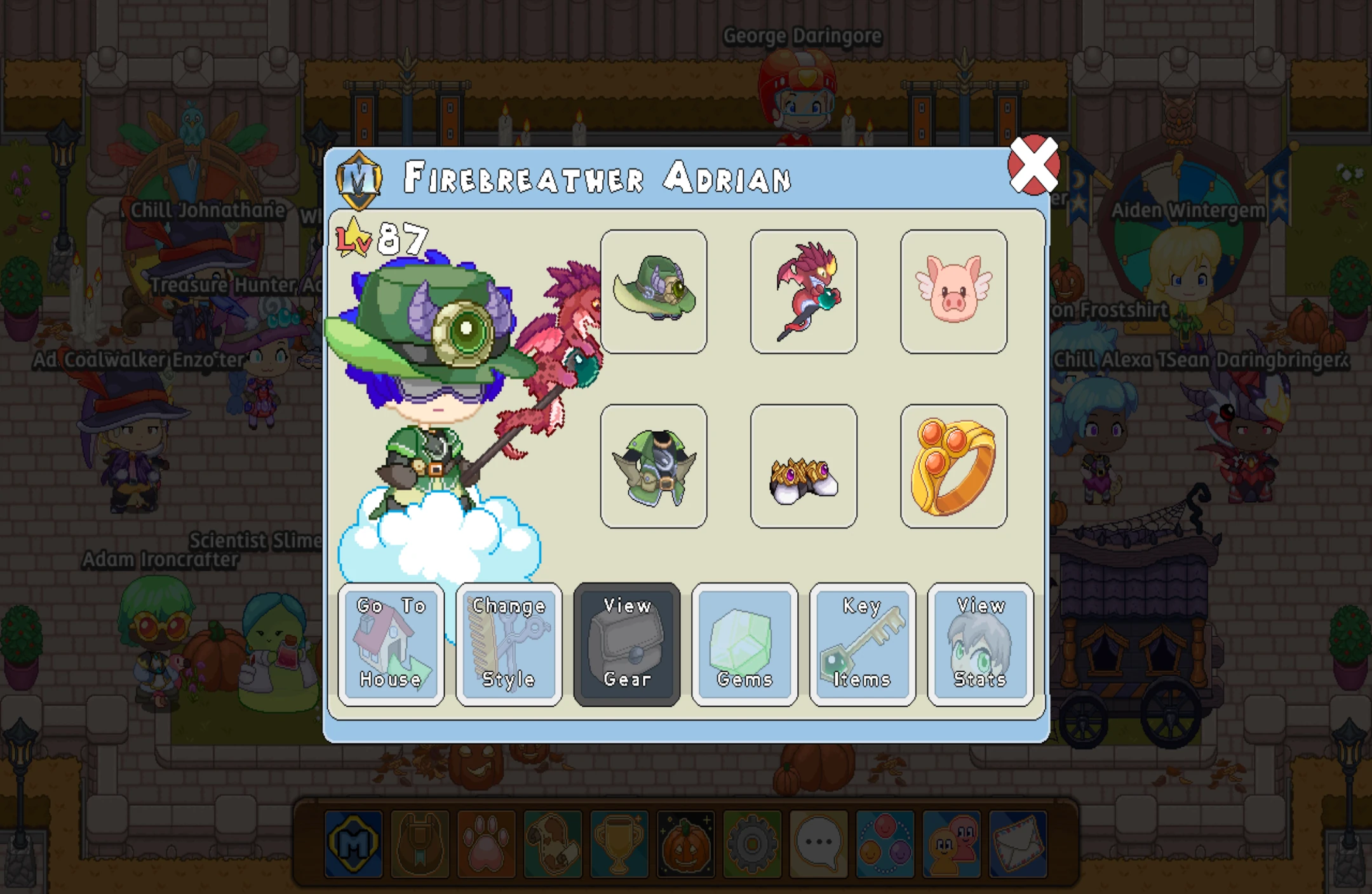Select the golden ring gear slot
The image size is (1372, 894).
point(953,464)
